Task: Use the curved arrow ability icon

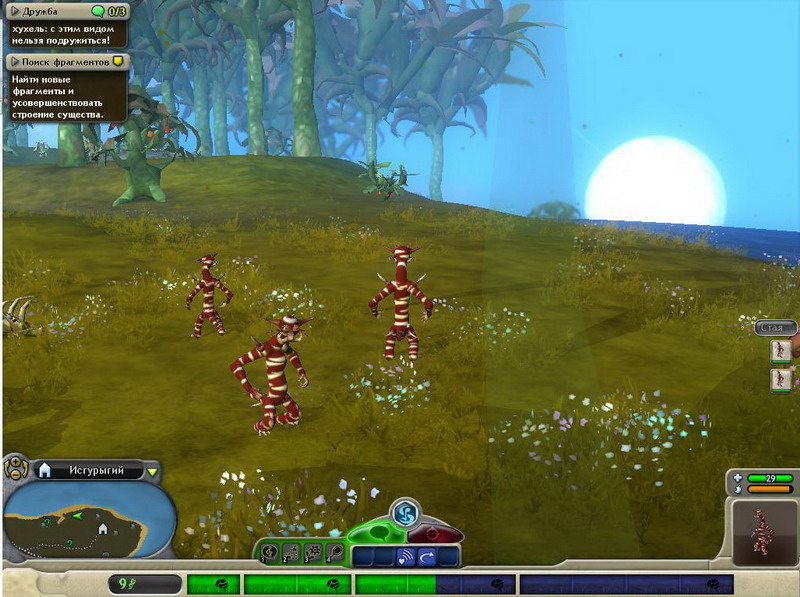Action: (427, 556)
